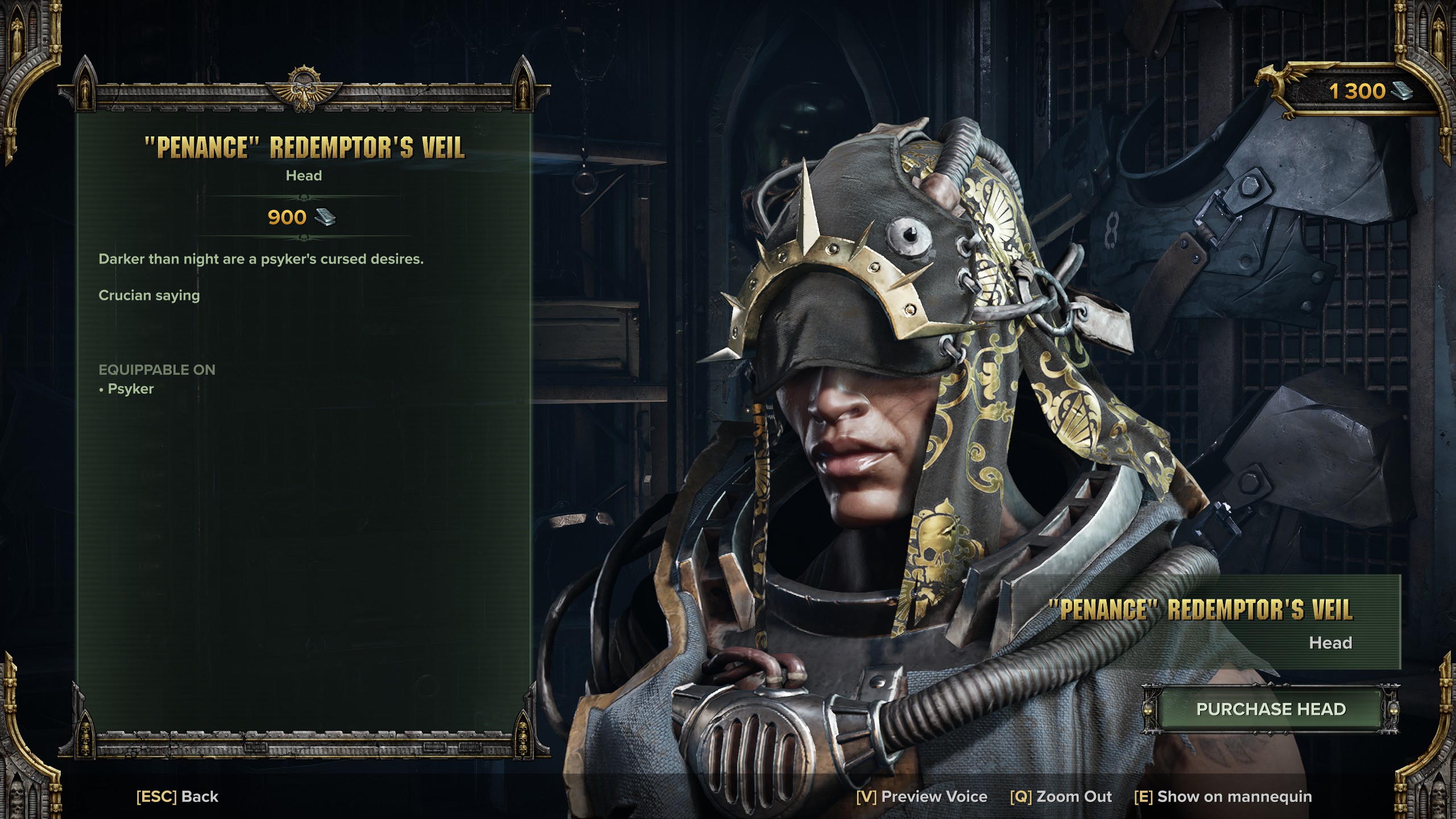Zoom out the character preview

click(1061, 796)
